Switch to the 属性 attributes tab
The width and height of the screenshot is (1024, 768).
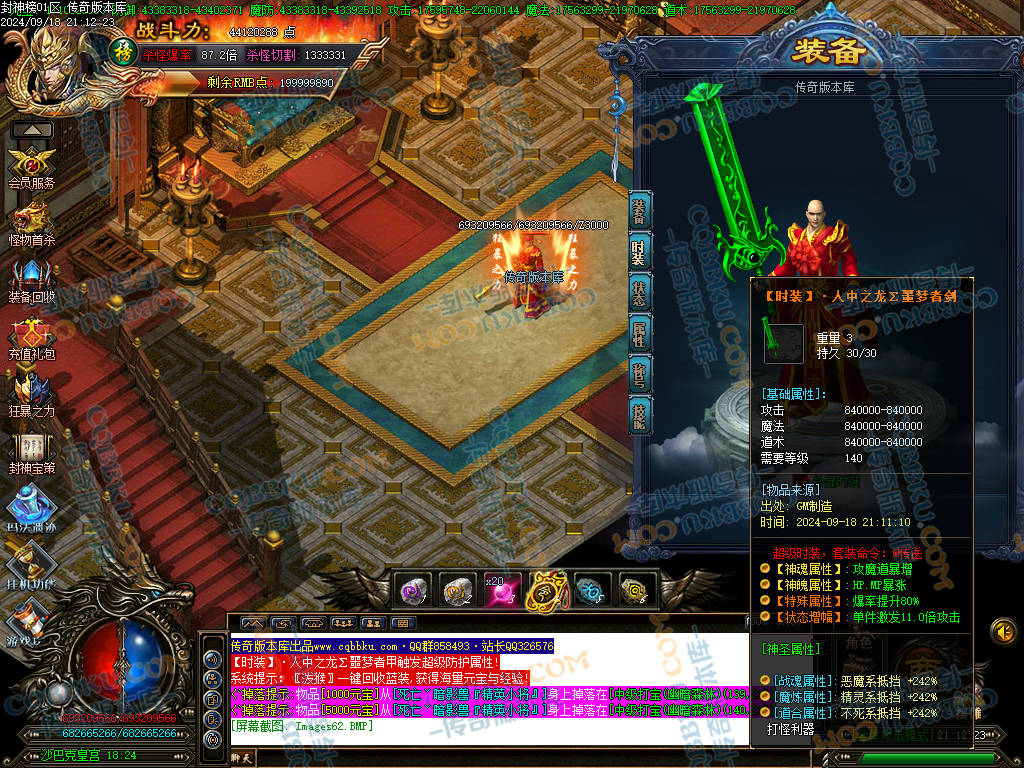(639, 333)
